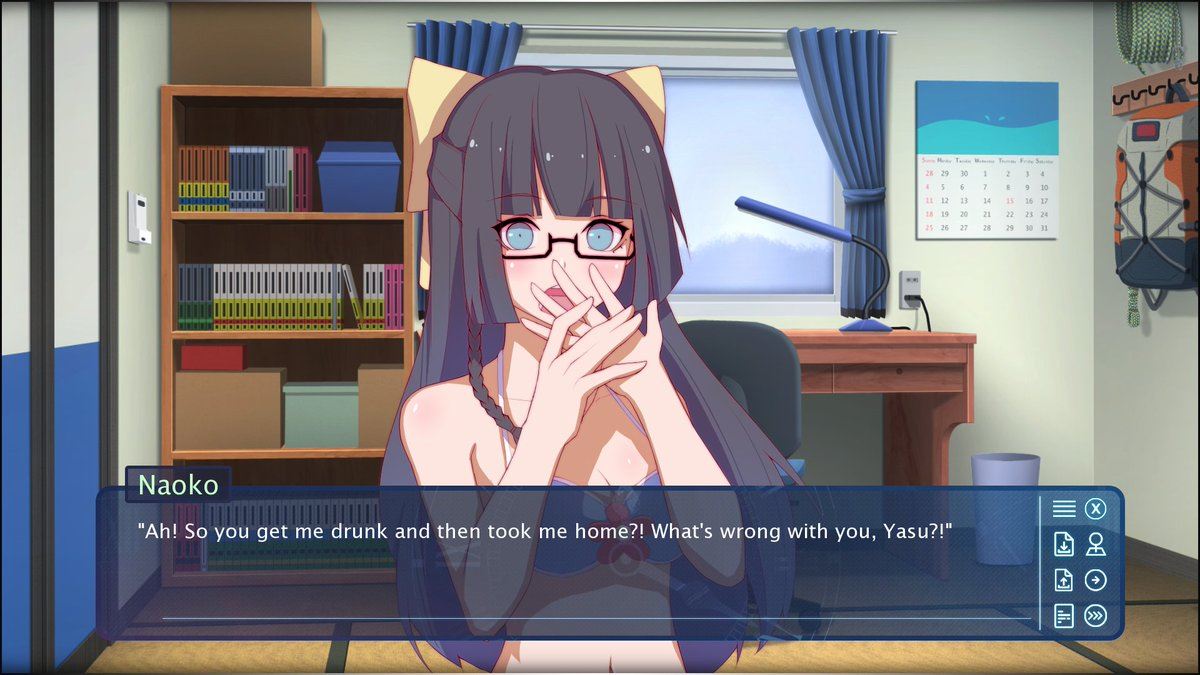This screenshot has height=675, width=1200.
Task: Open the text log document icon
Action: pos(1064,616)
